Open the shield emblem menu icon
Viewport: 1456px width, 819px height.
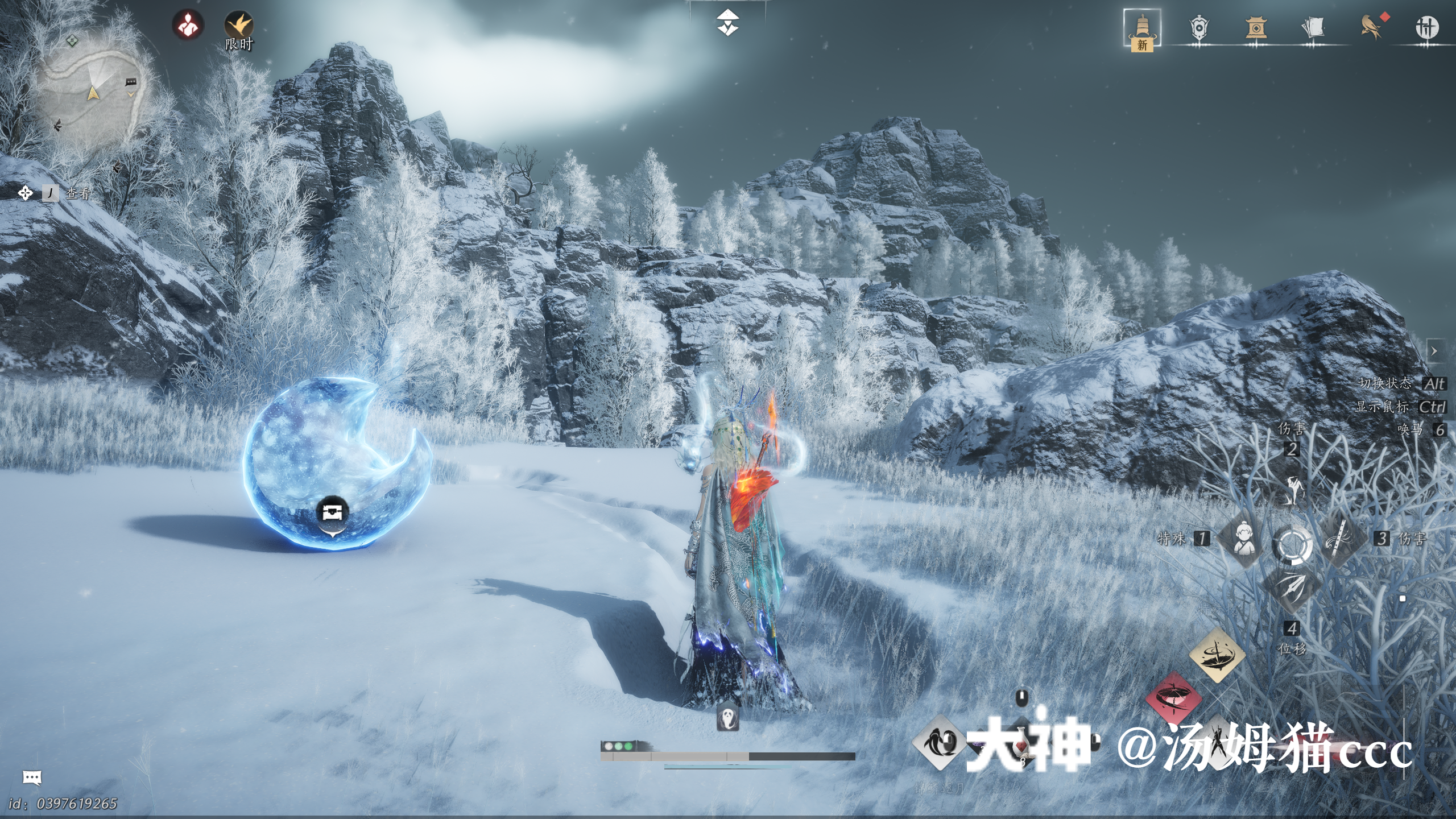click(x=1199, y=27)
